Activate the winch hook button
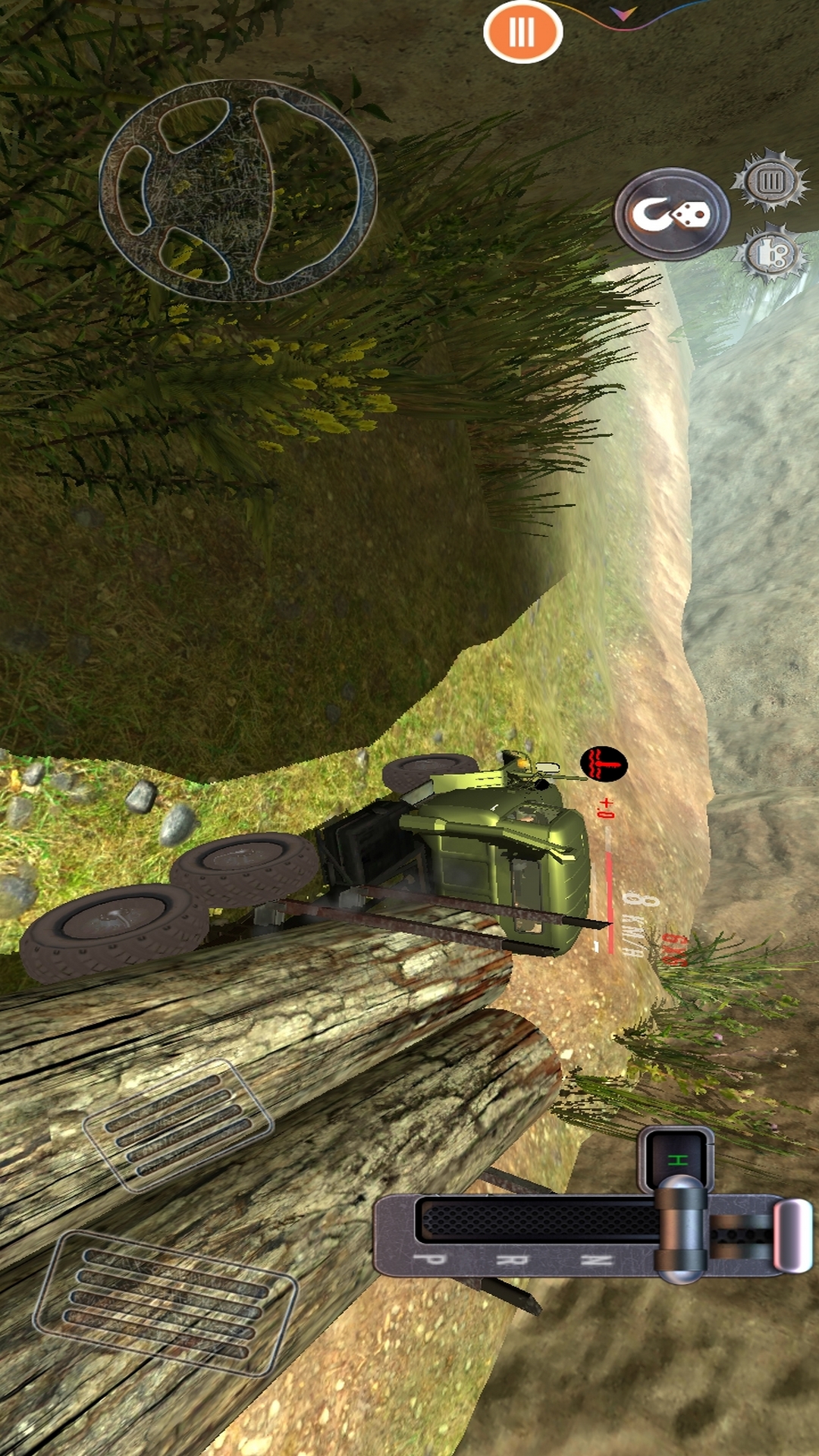Image resolution: width=819 pixels, height=1456 pixels. [x=671, y=214]
